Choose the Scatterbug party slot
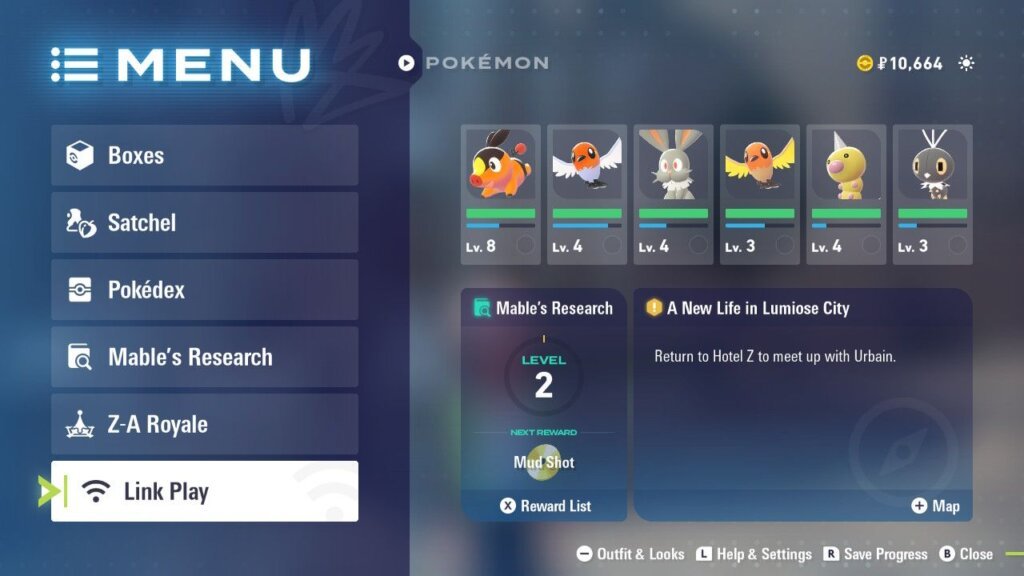 (932, 194)
